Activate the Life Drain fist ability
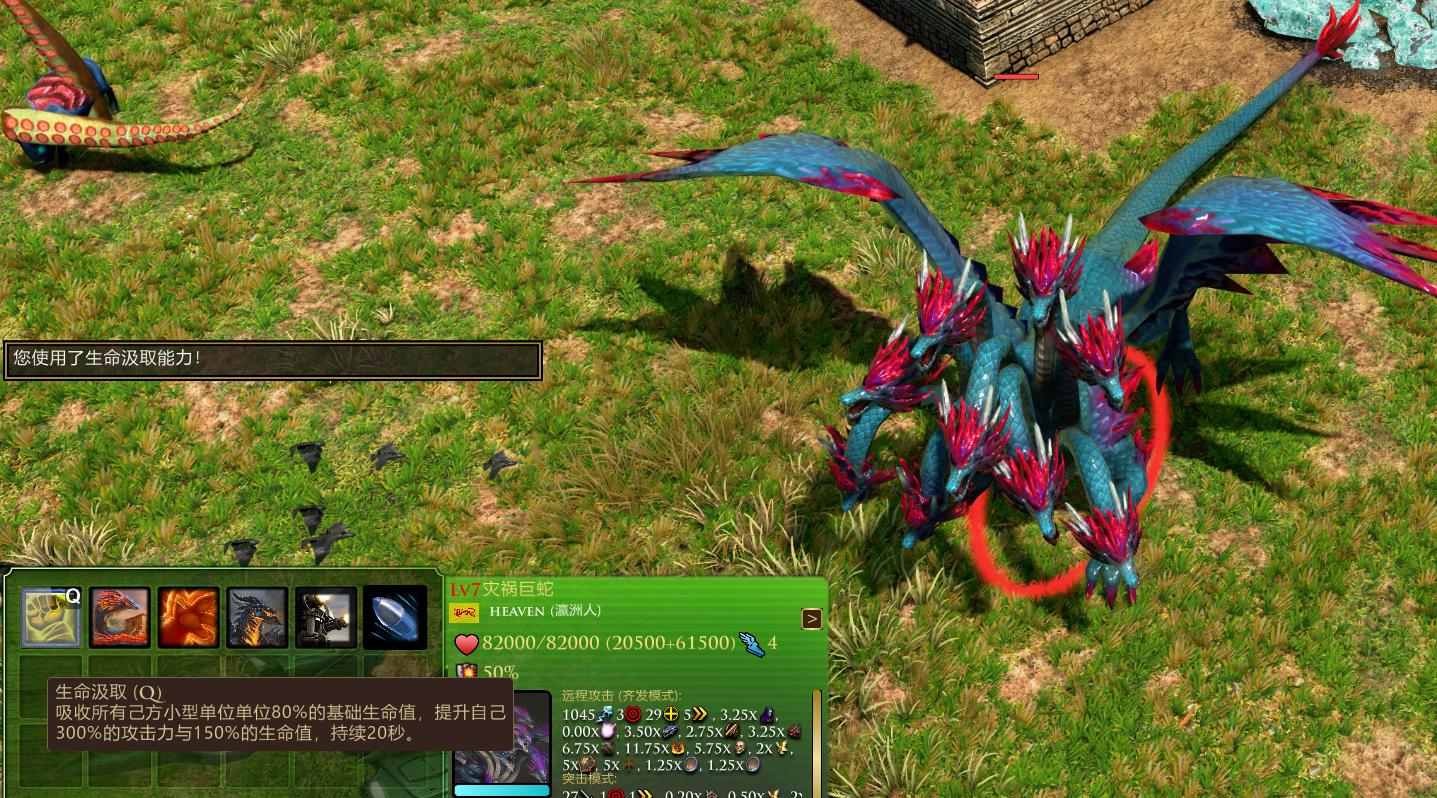Viewport: 1437px width, 798px height. pyautogui.click(x=51, y=617)
